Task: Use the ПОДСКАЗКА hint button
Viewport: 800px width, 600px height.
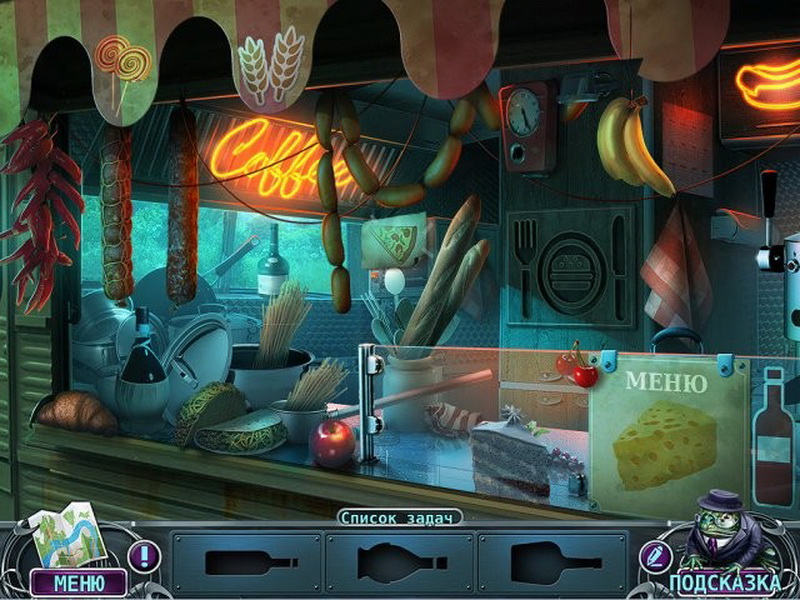Action: pos(724,582)
